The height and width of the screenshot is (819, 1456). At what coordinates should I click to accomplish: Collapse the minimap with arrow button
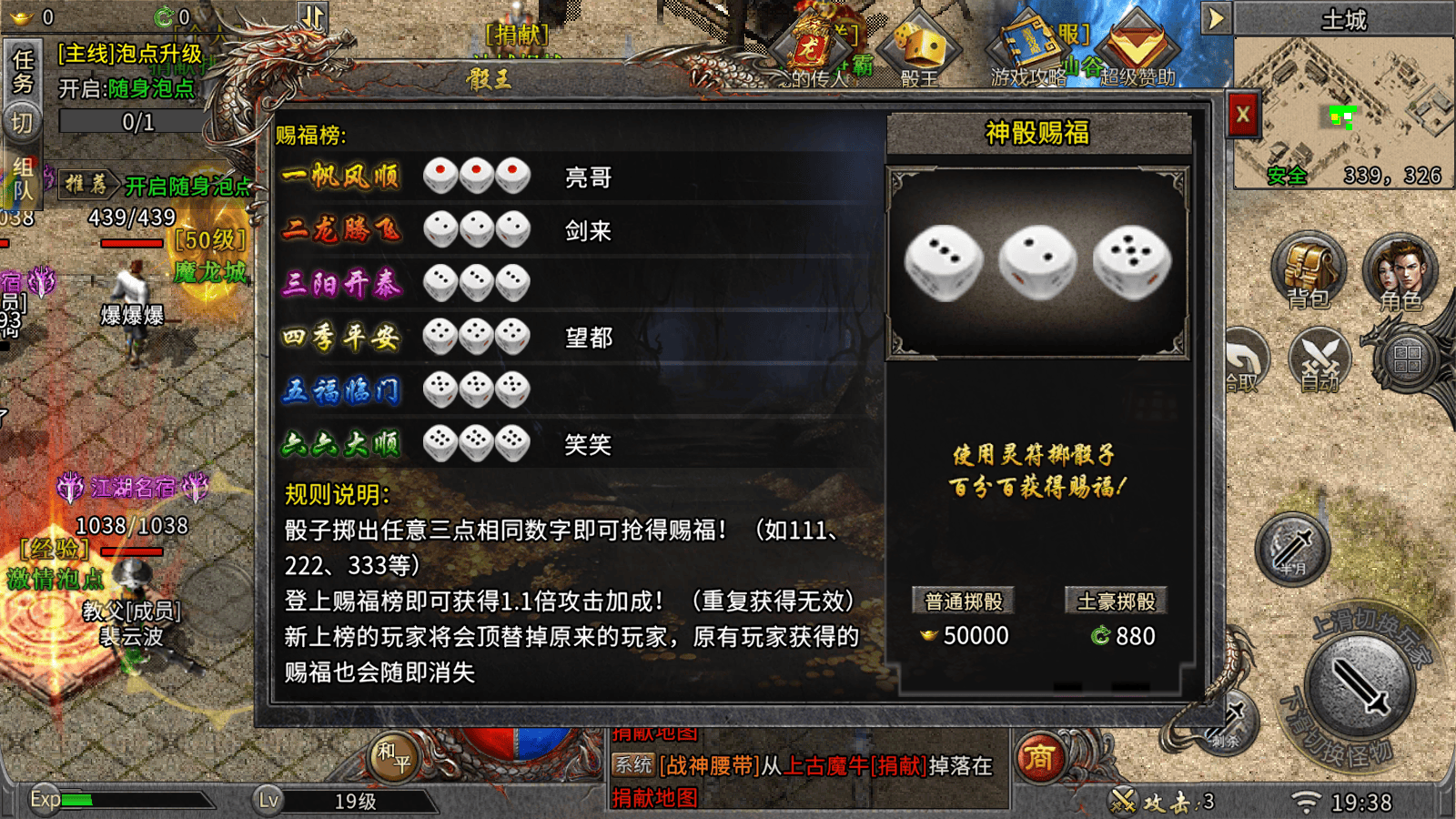(x=1216, y=18)
